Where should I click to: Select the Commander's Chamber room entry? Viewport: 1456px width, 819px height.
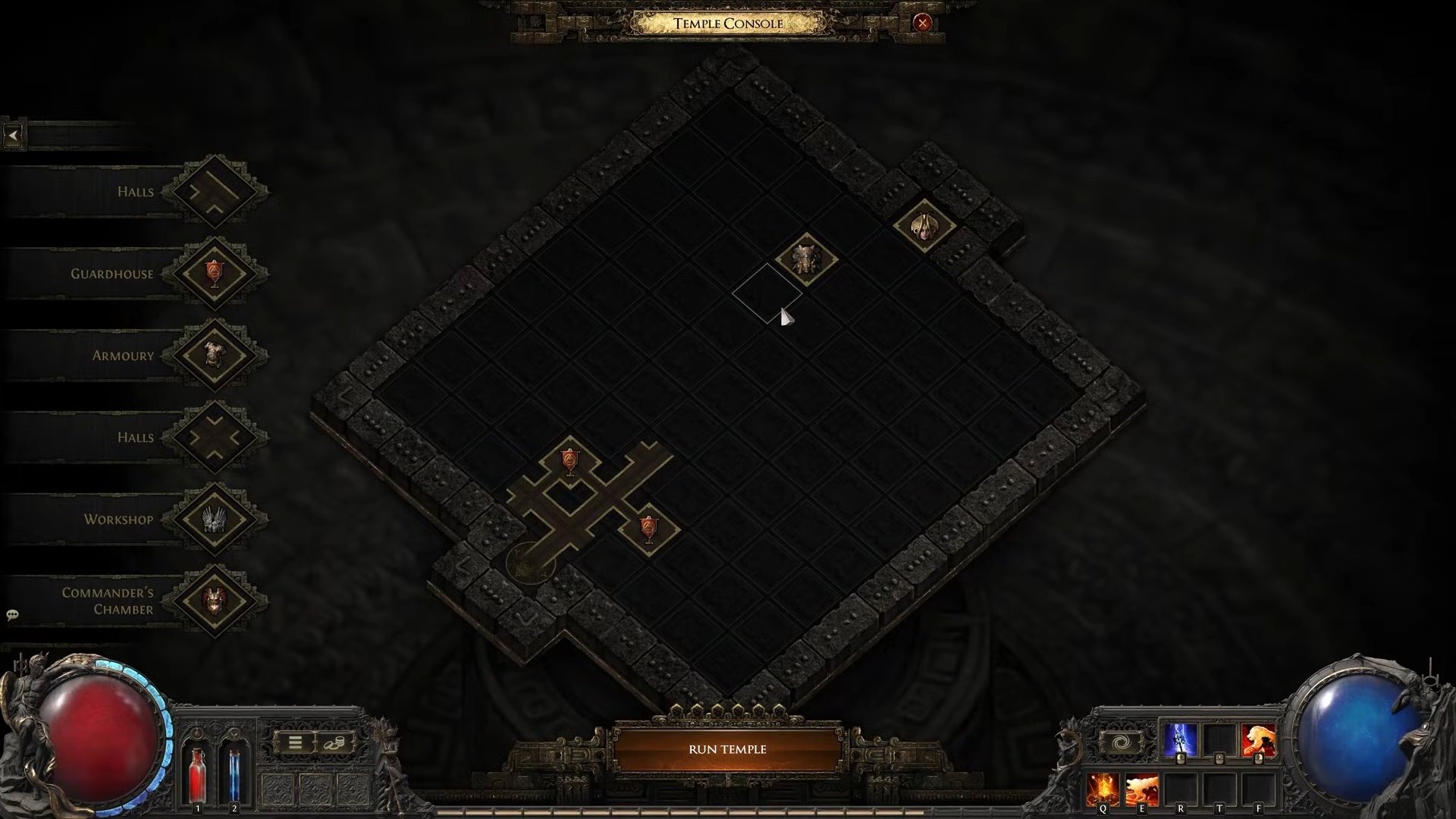click(215, 601)
